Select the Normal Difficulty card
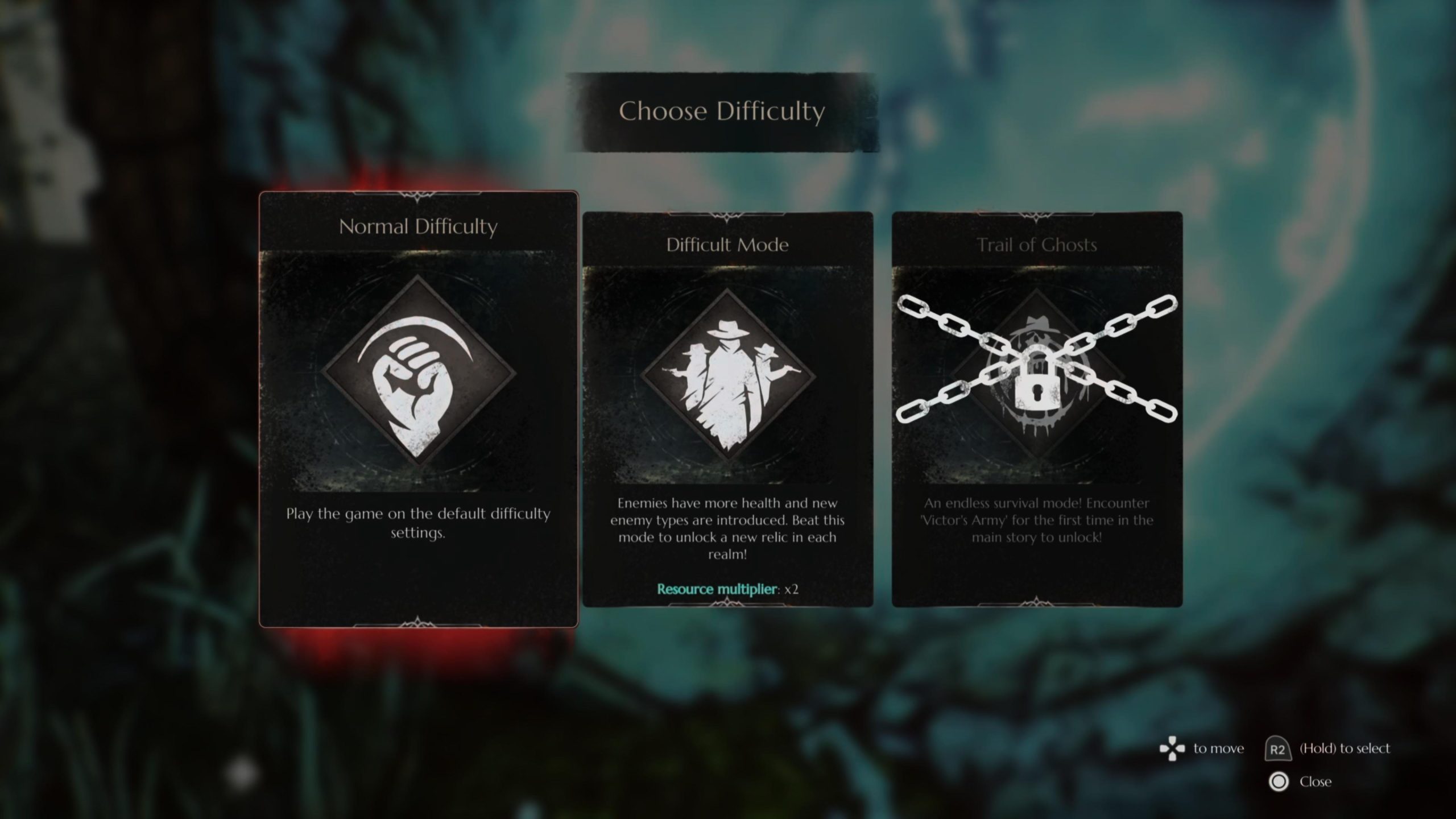The image size is (1456, 819). click(419, 409)
